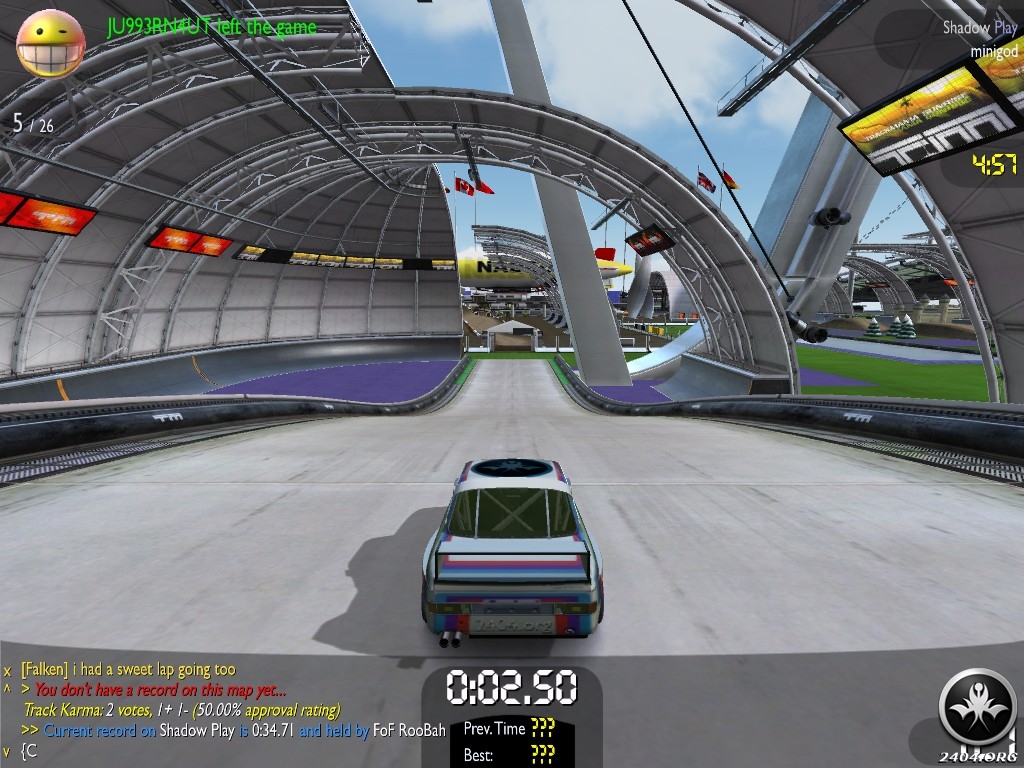Viewport: 1024px width, 768px height.
Task: Open the round emblem icon in the corner
Action: [x=977, y=708]
